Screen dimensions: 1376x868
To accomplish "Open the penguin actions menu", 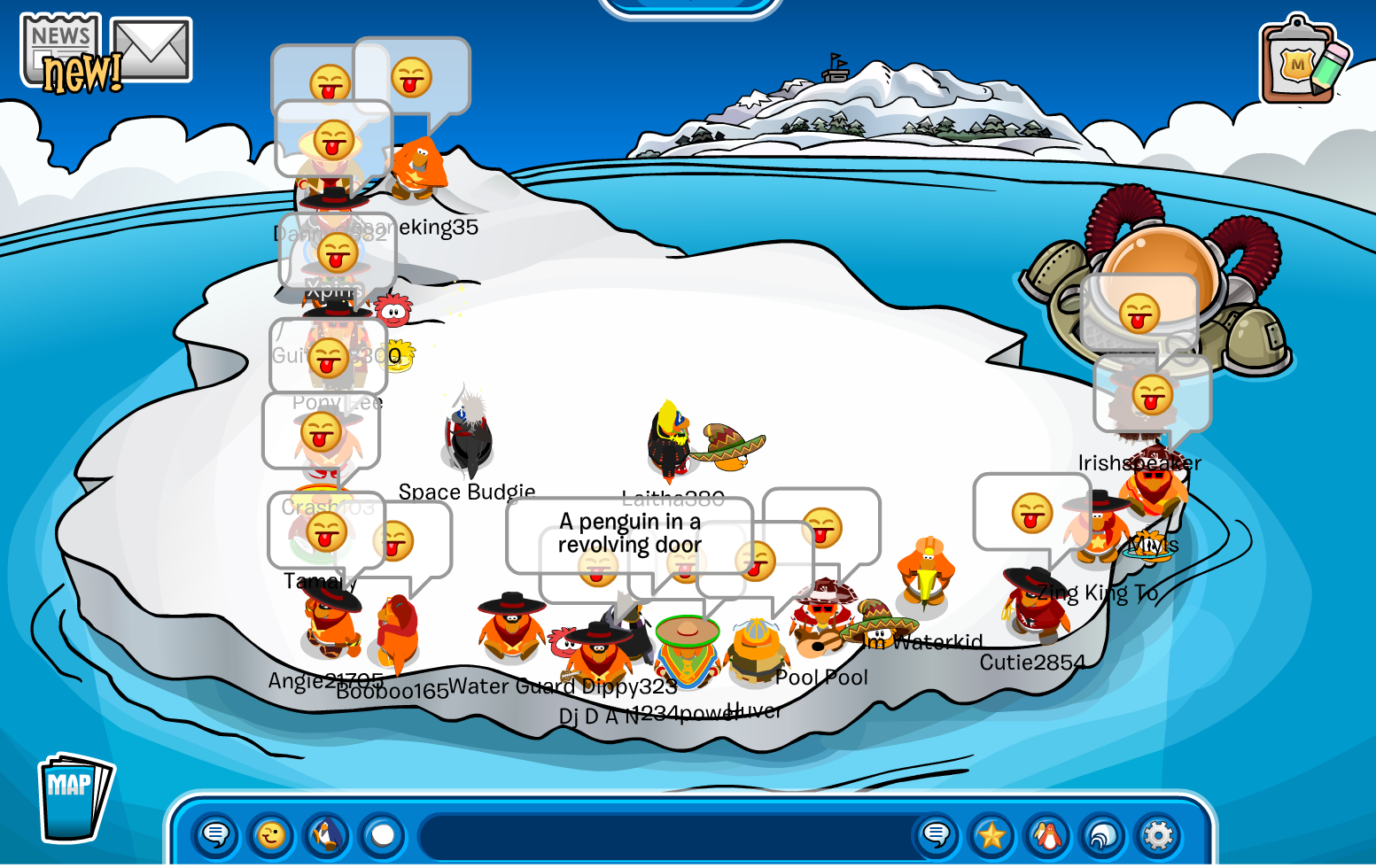I will click(x=327, y=835).
